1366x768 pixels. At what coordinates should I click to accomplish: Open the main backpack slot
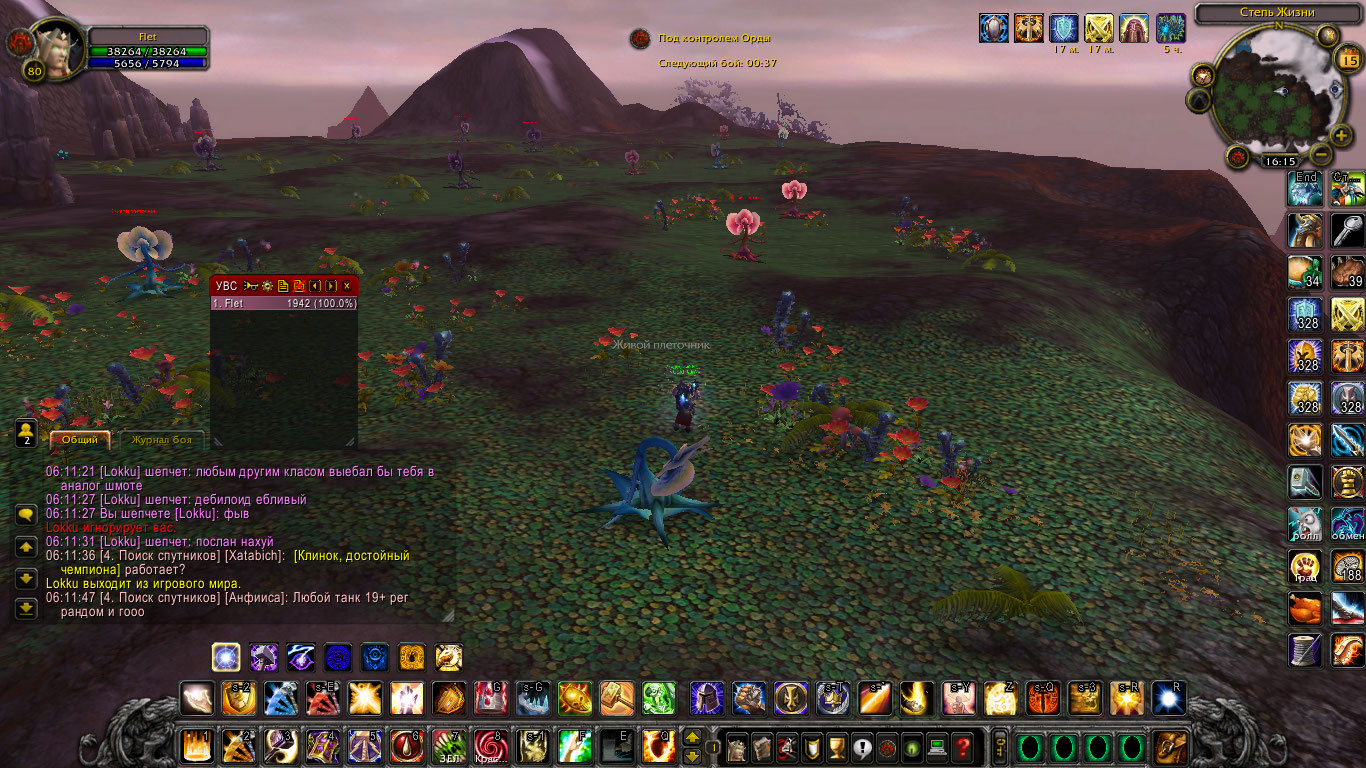tap(1171, 746)
